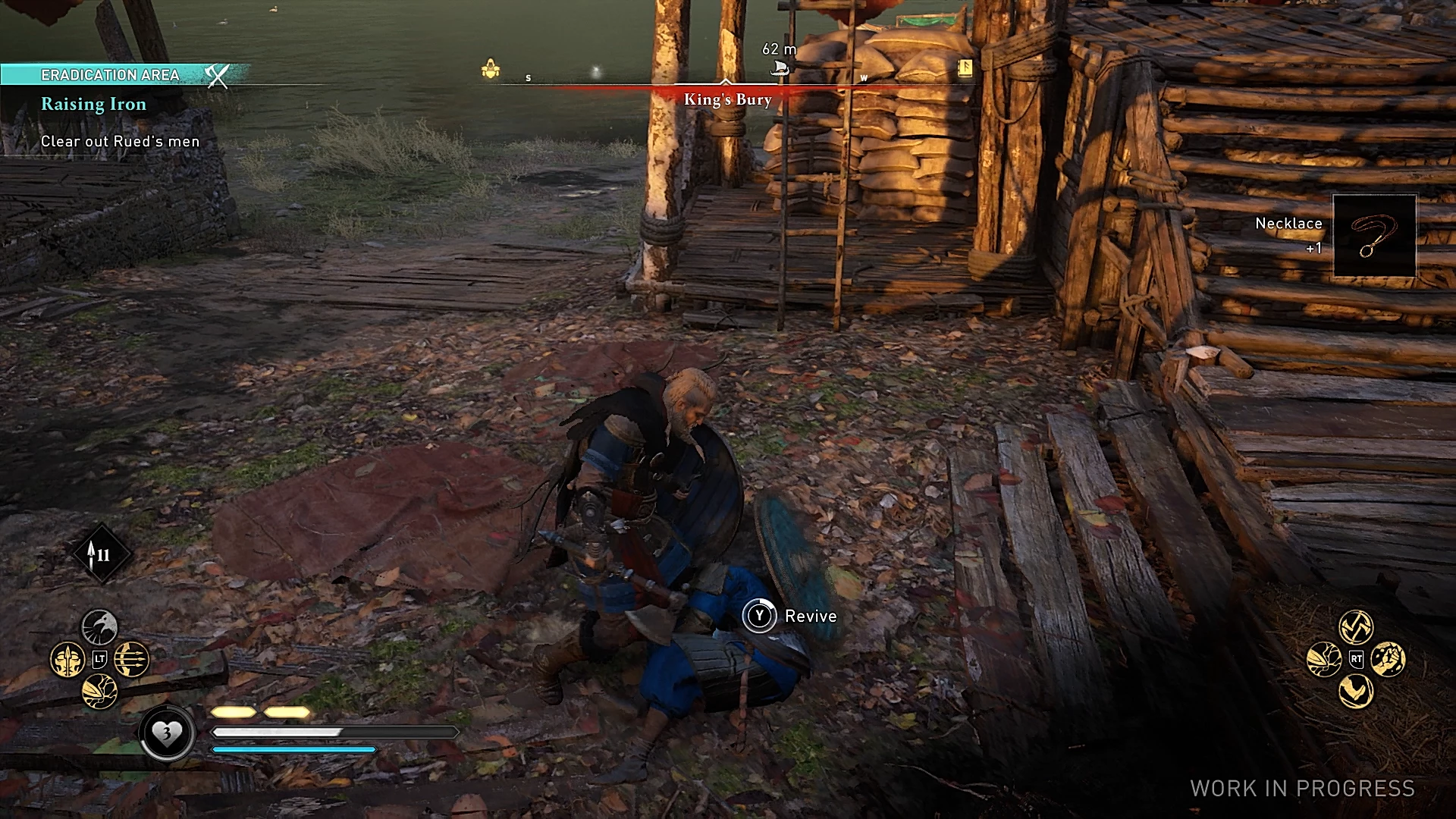Click the Necklace loot notification thumbnail
Screen dimensions: 1456x819
point(1374,236)
